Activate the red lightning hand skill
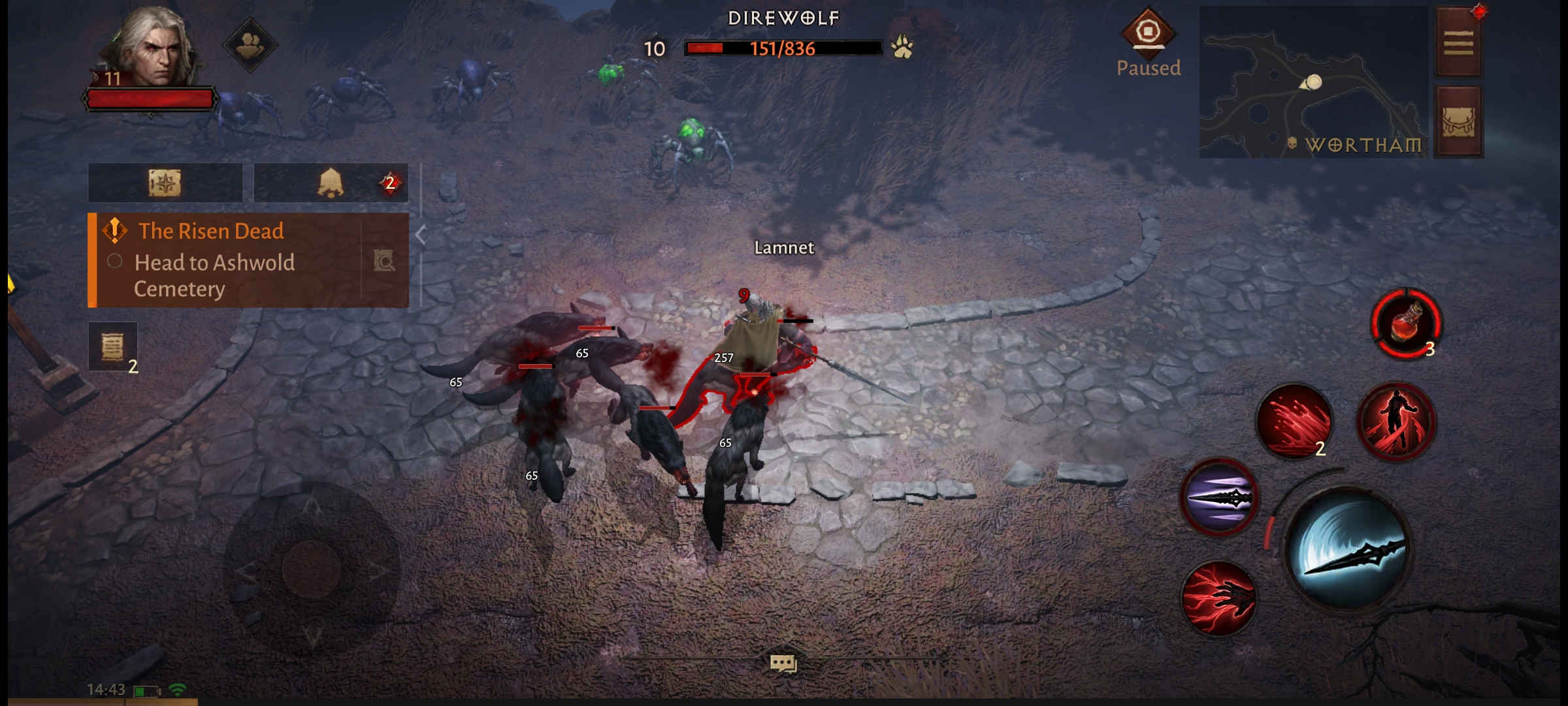 coord(1219,597)
